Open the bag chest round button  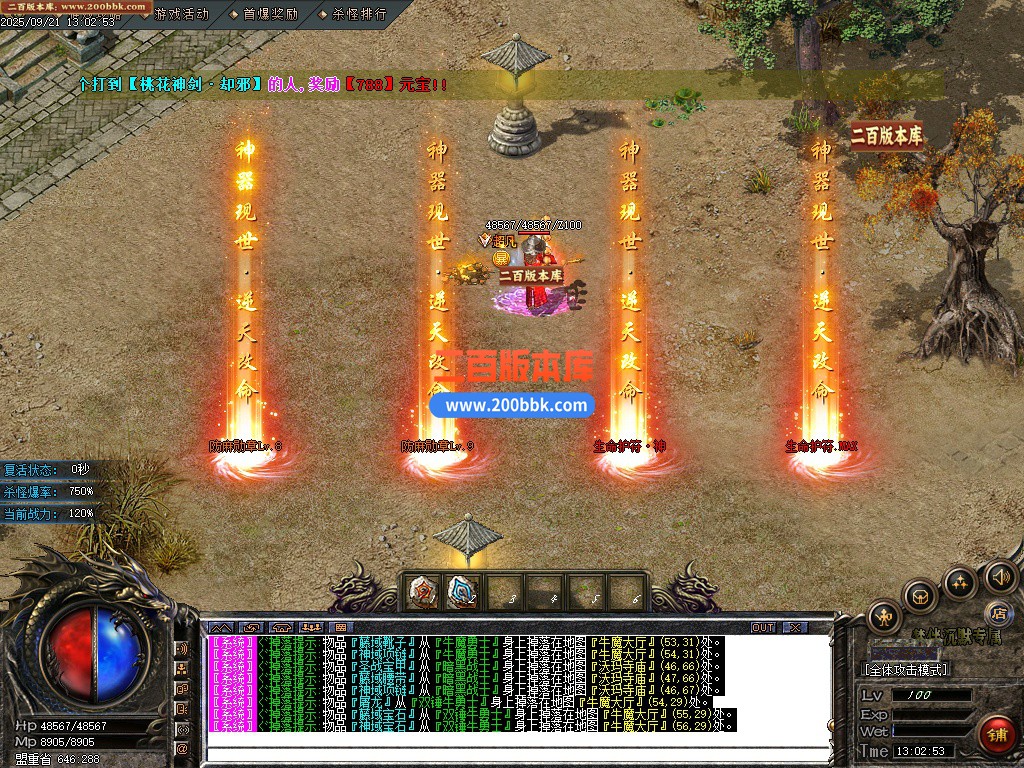pos(920,596)
